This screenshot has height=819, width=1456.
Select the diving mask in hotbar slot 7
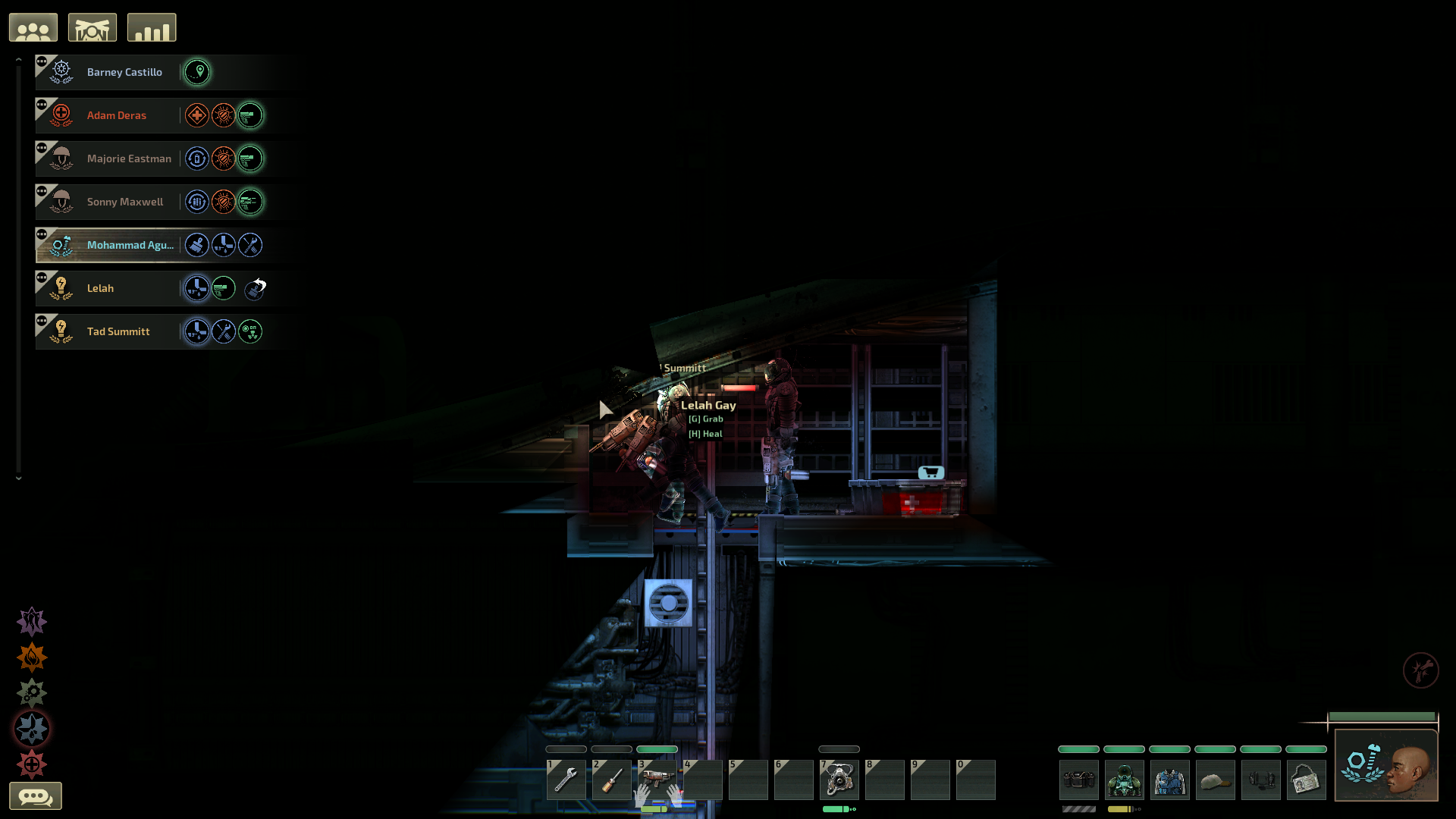coord(839,781)
